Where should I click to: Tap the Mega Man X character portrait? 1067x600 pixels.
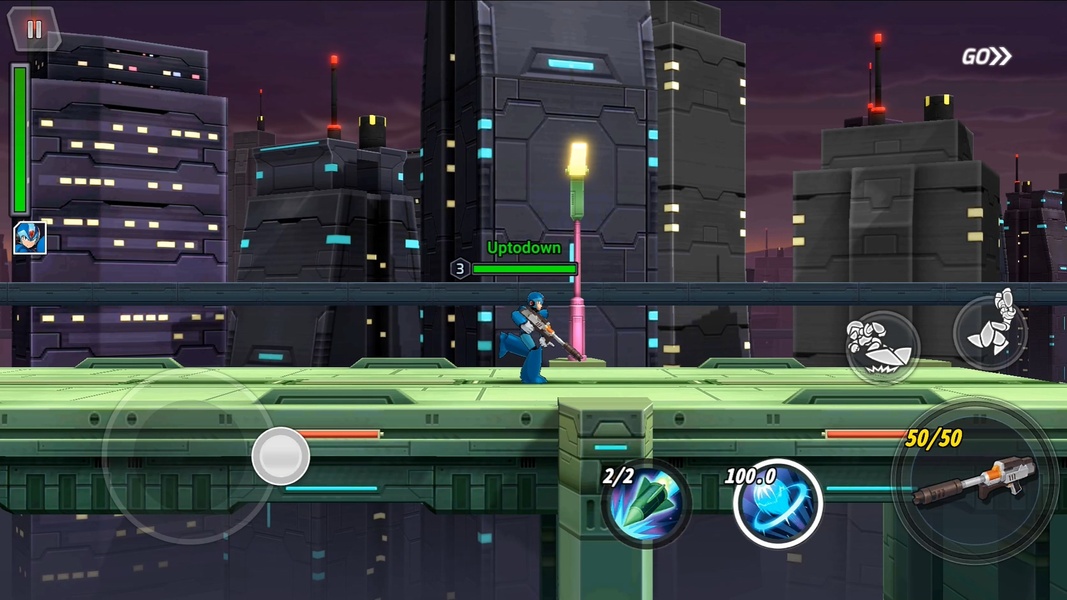point(29,238)
